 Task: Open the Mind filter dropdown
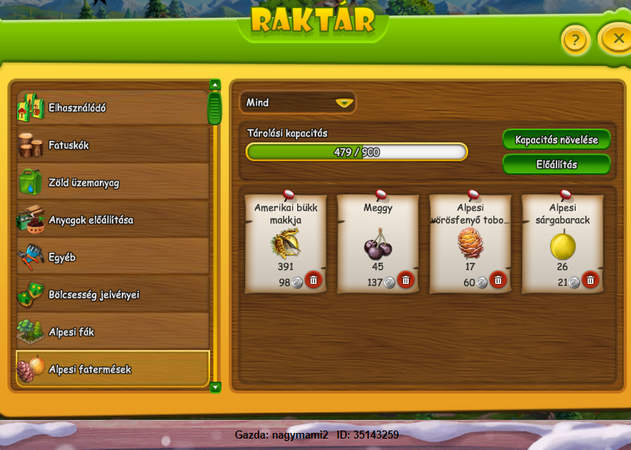click(298, 102)
